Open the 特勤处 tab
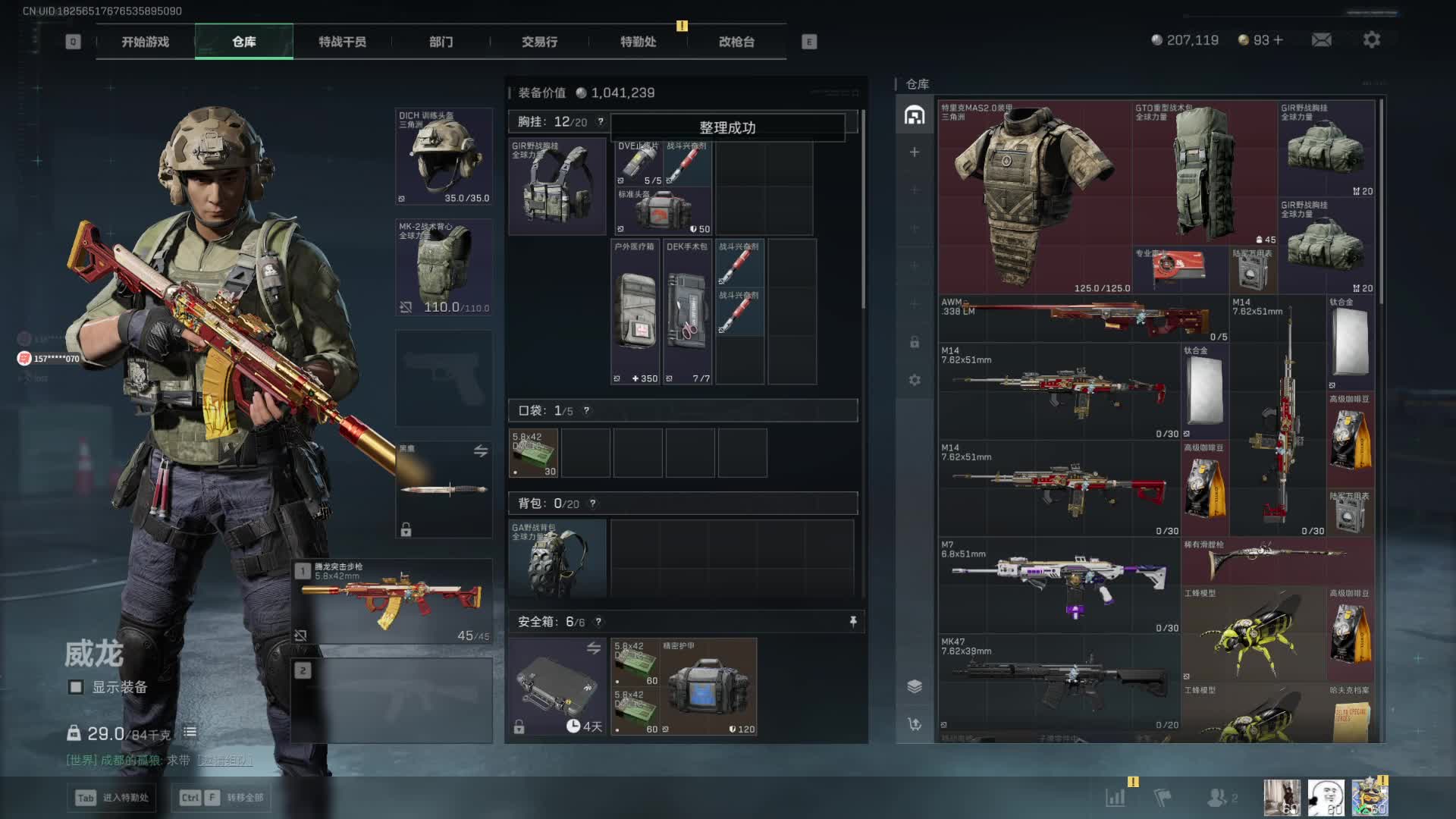 coord(638,42)
